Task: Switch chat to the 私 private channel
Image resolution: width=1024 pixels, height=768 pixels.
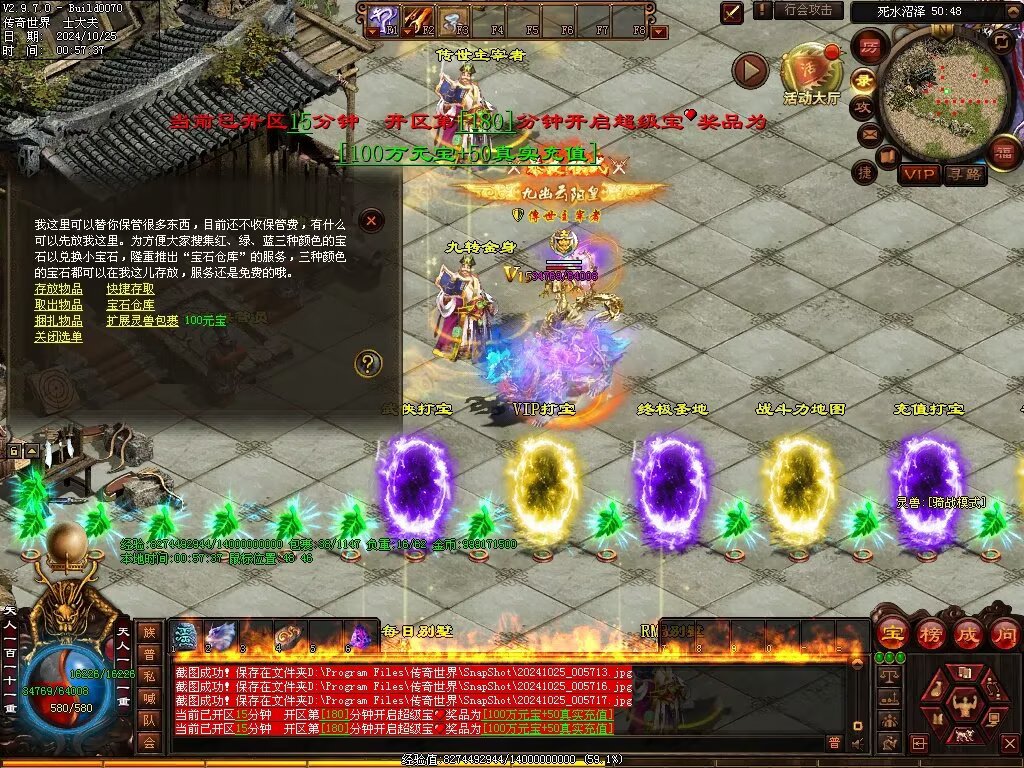Action: point(149,675)
